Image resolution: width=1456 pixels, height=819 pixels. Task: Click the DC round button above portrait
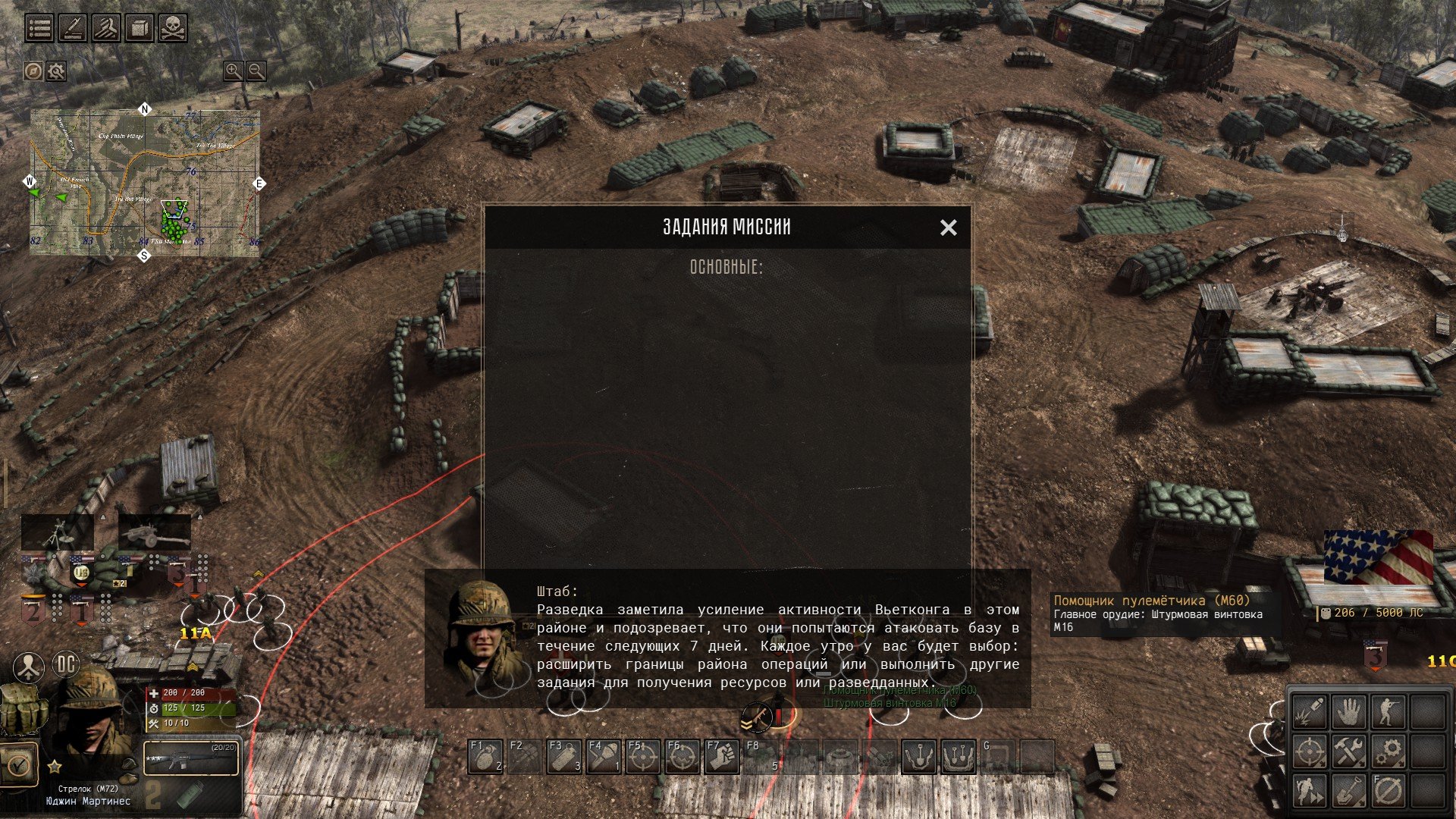point(66,666)
